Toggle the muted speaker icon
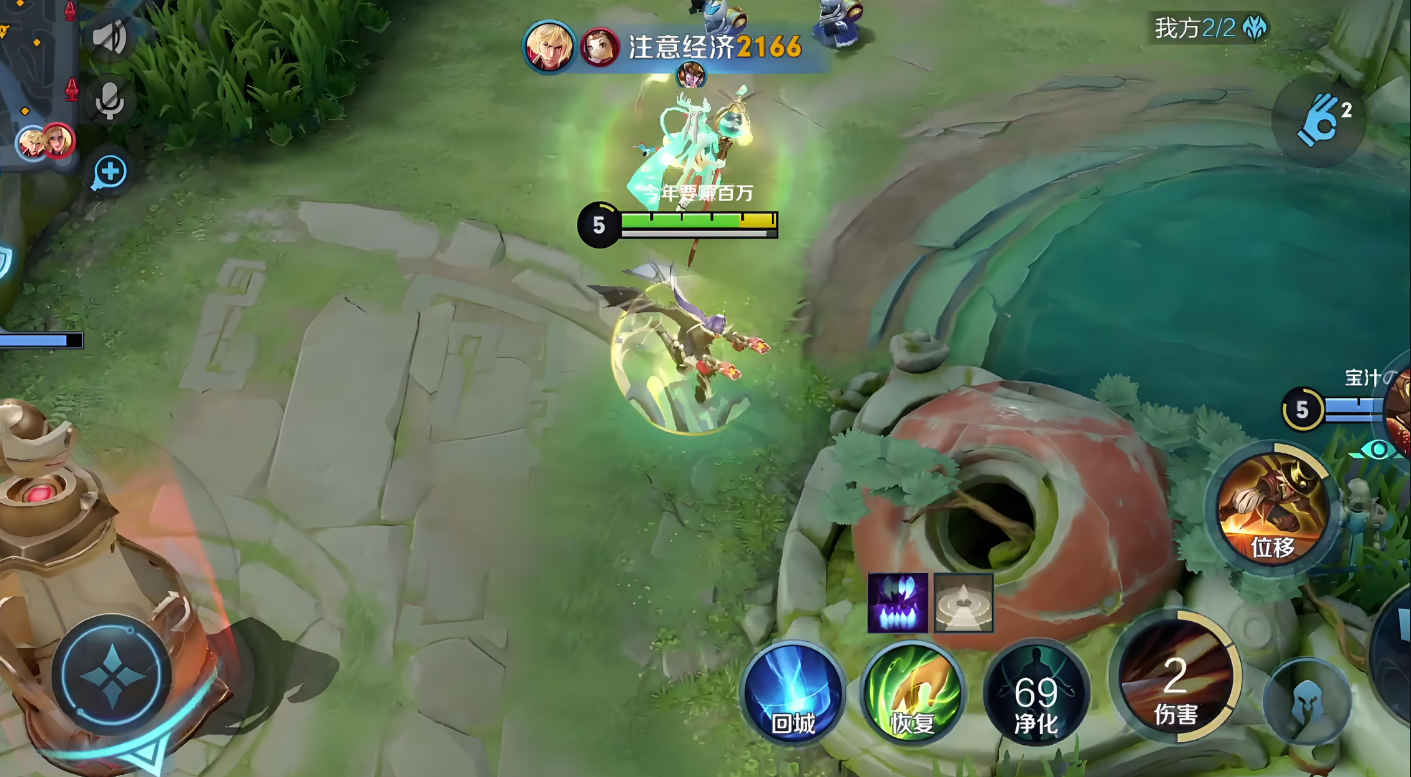Viewport: 1411px width, 777px height. (x=110, y=38)
